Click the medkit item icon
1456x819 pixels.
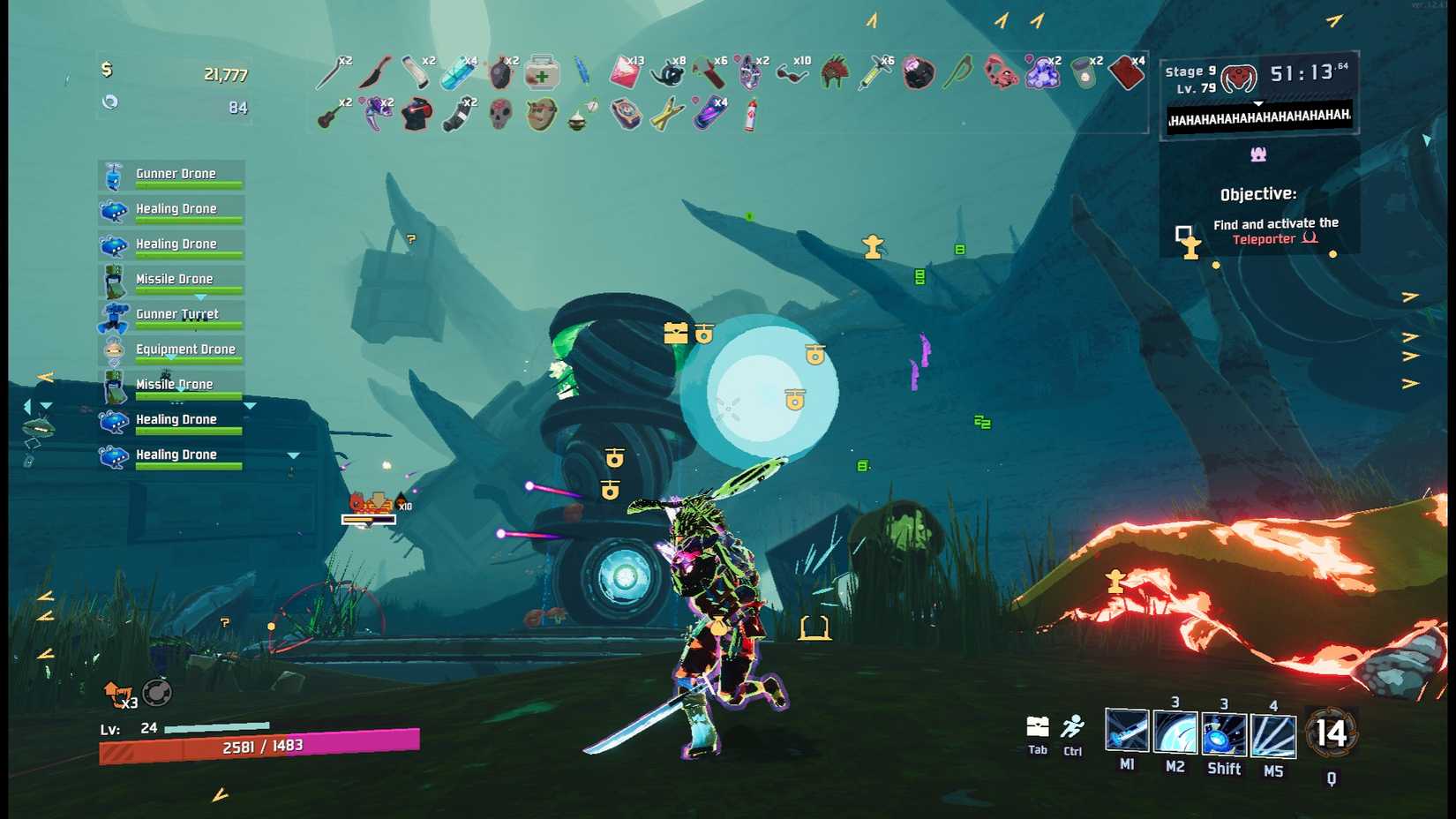click(x=542, y=73)
